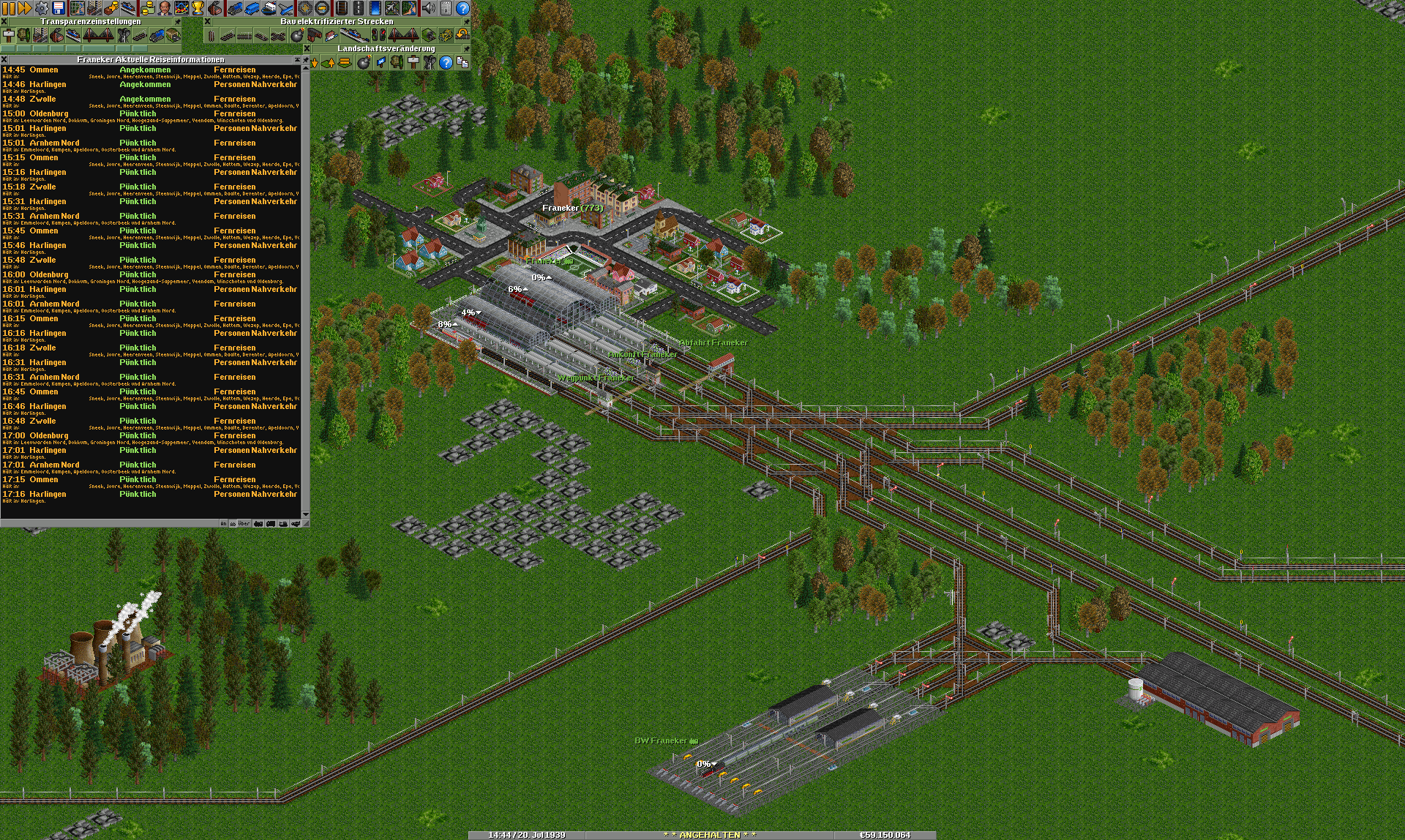Close the Bau elektrifizierter Strecken toolbar
Image resolution: width=1405 pixels, height=840 pixels.
(x=207, y=21)
